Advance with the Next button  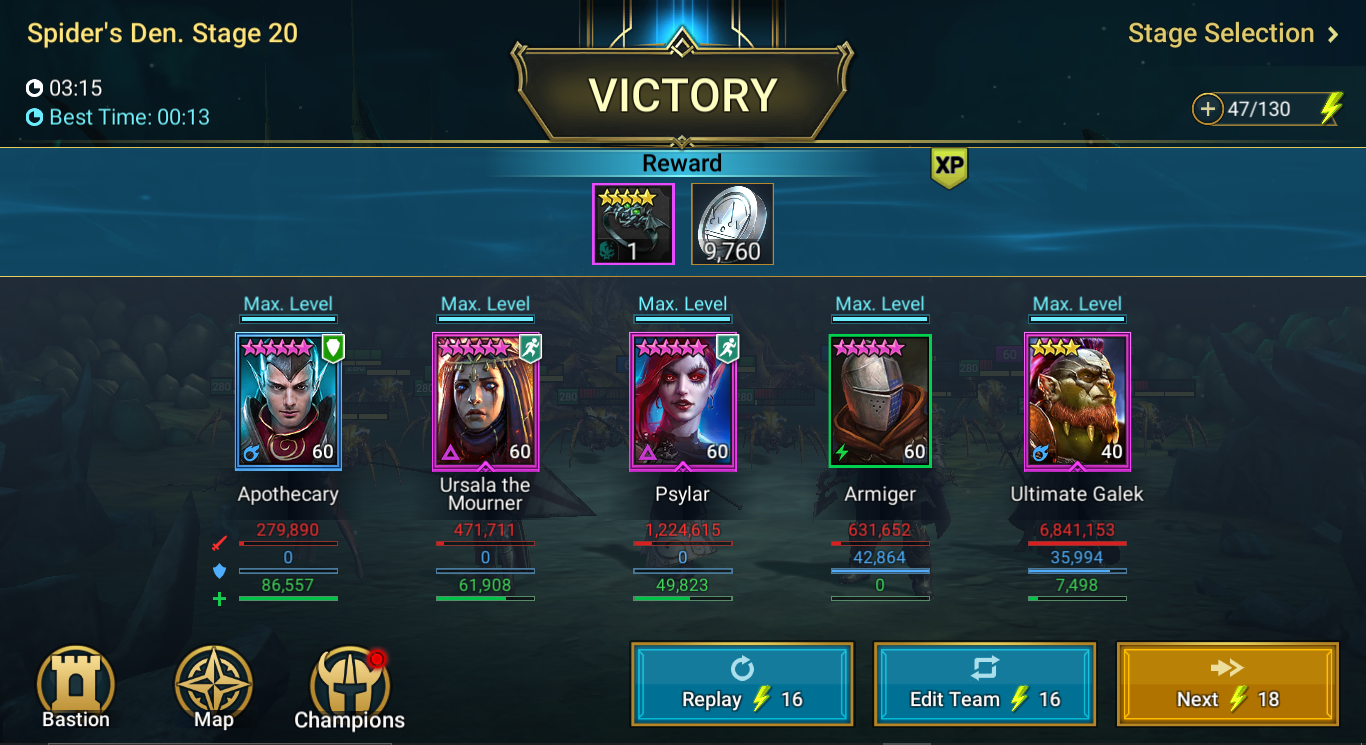coord(1227,684)
